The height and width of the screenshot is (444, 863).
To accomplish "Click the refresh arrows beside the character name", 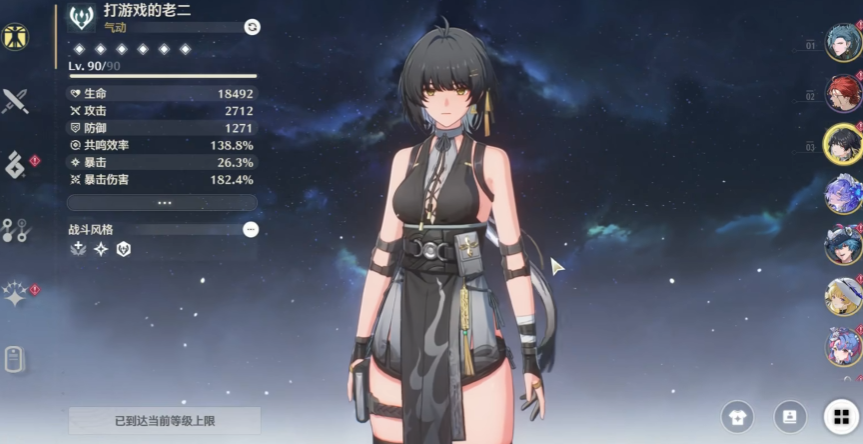I will click(x=252, y=27).
